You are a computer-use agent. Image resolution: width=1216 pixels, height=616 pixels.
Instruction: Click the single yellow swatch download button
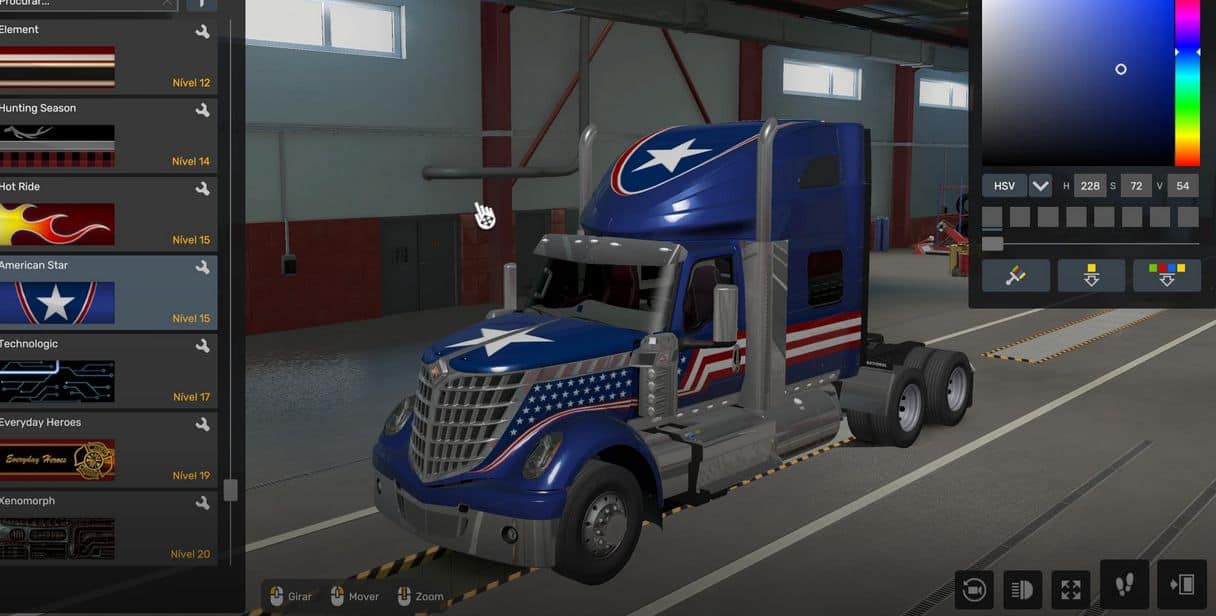pos(1091,276)
